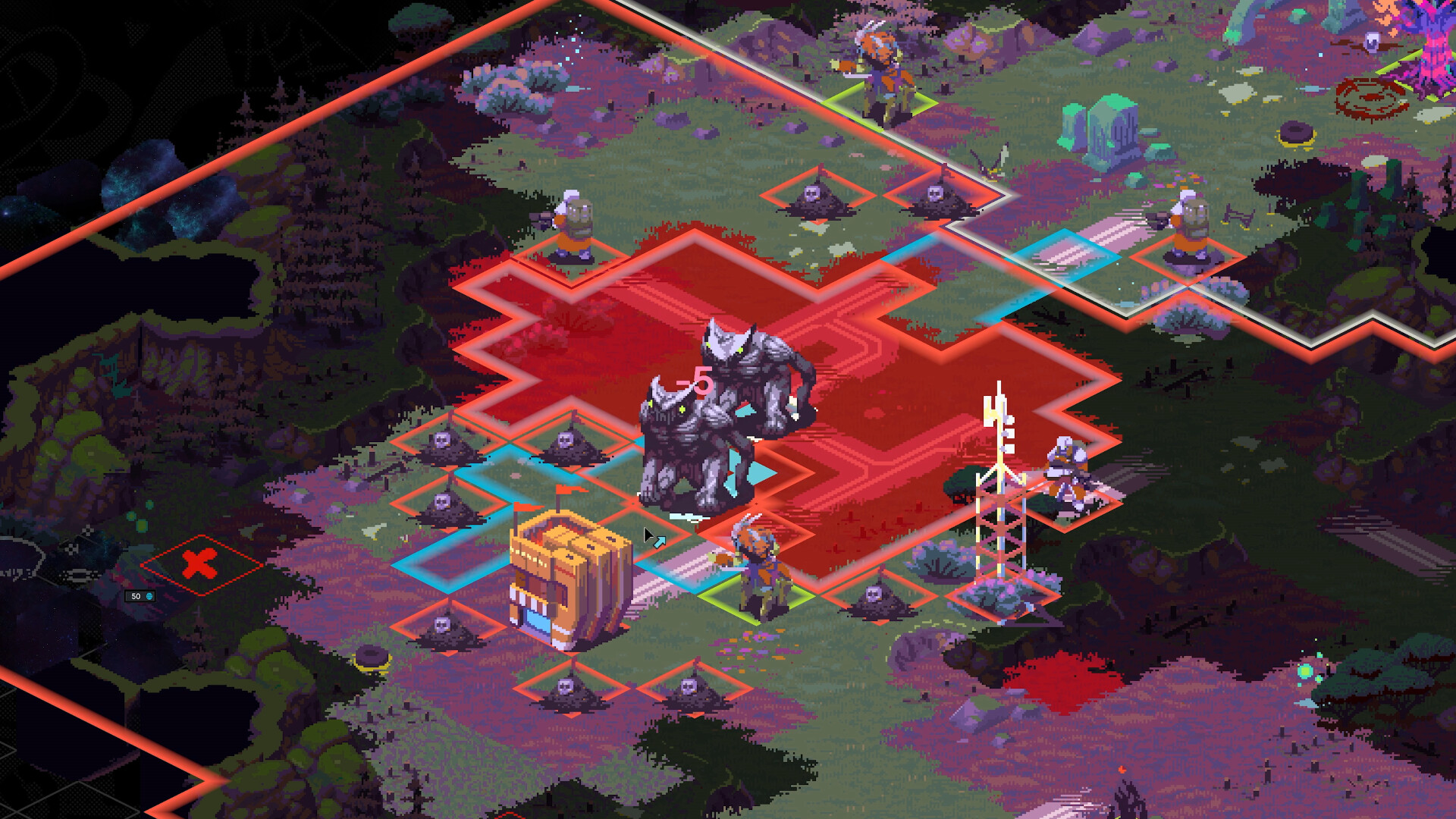Click the flying bird near the road
Screen dimensions: 1456x819
tap(990, 163)
